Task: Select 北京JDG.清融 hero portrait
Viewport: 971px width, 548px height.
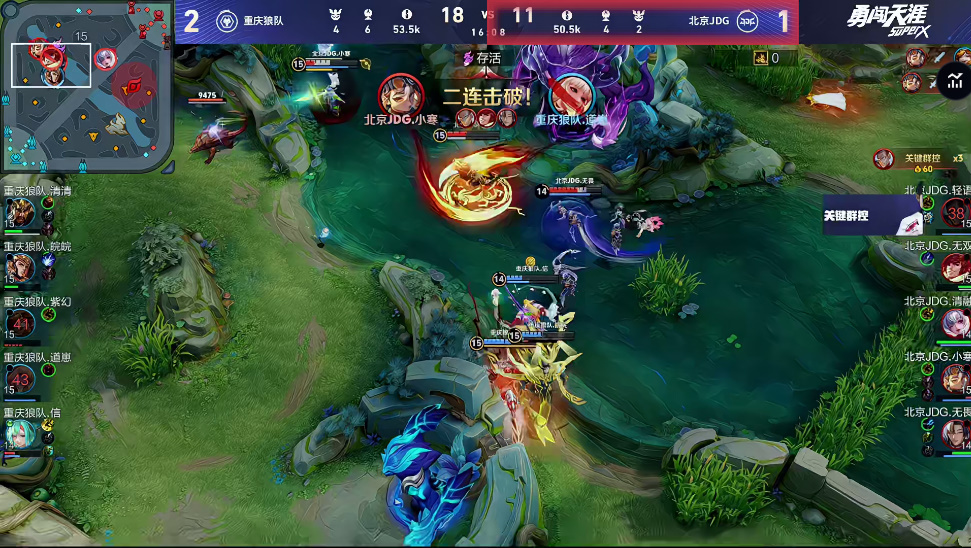Action: [x=955, y=322]
